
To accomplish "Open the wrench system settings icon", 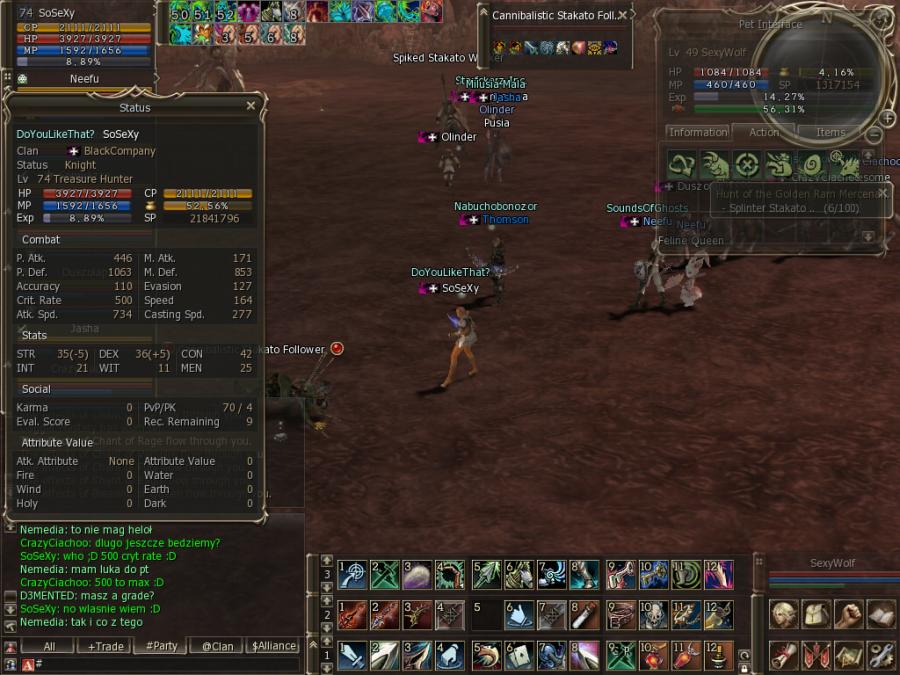I will (x=881, y=655).
